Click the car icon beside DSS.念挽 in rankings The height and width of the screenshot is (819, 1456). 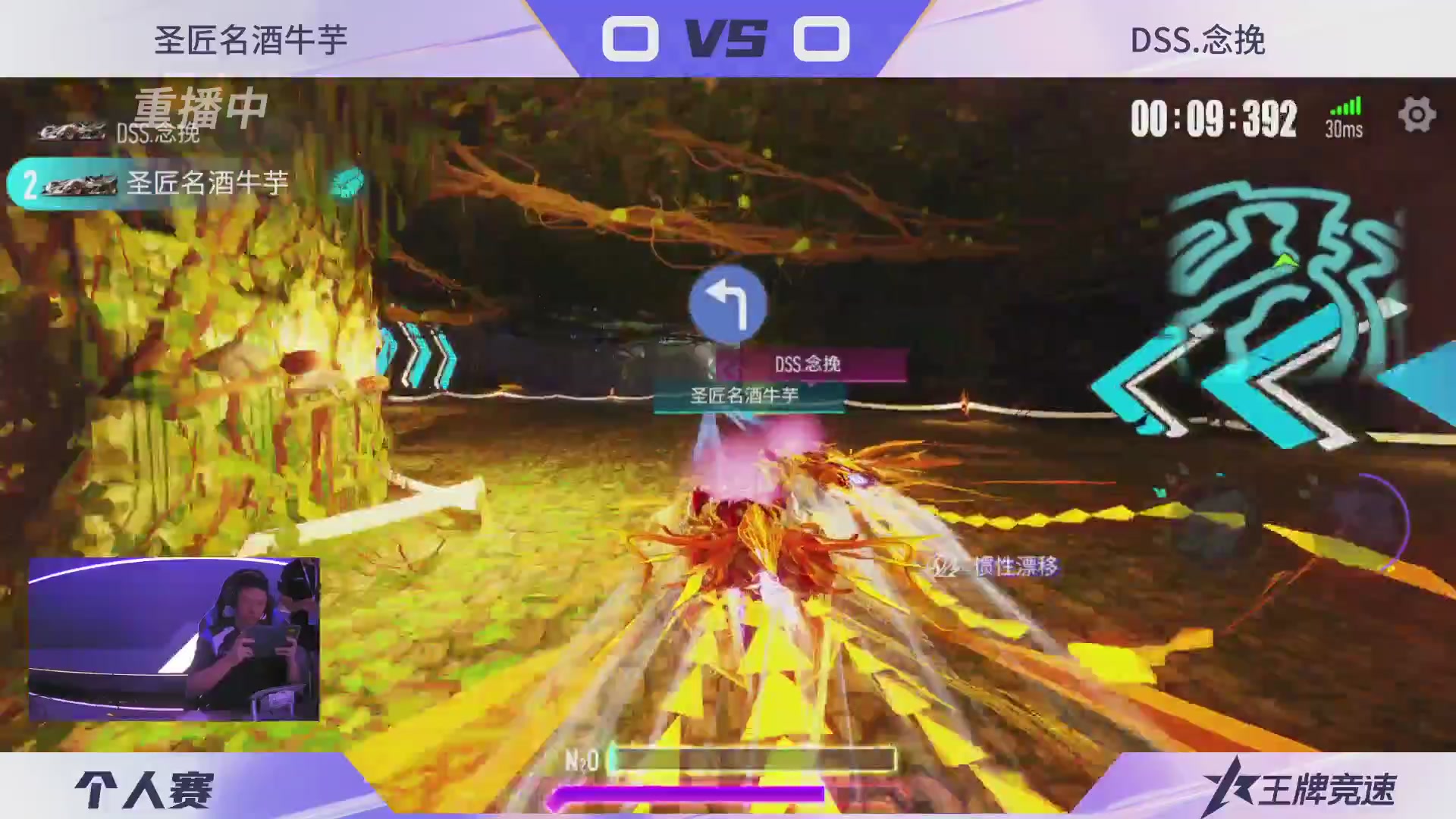(72, 130)
